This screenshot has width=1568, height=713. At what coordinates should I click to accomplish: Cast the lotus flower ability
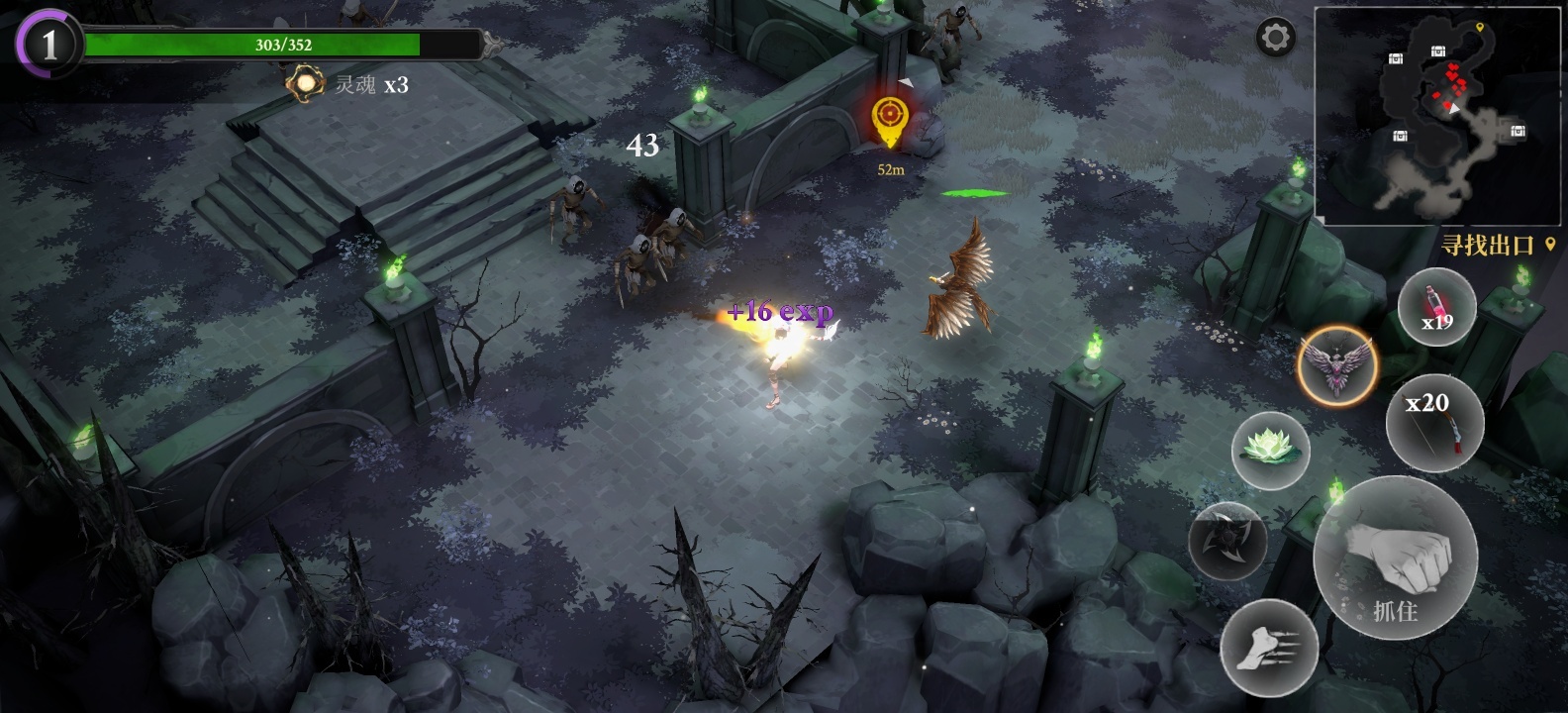pyautogui.click(x=1270, y=451)
